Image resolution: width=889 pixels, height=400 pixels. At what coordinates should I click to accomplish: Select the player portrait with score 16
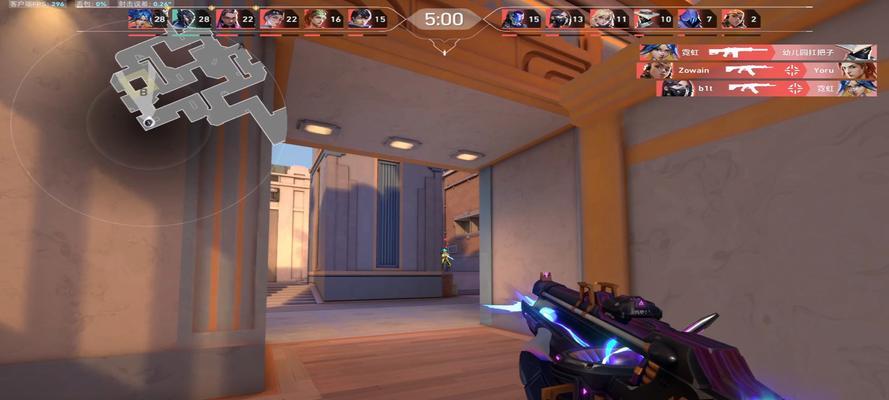(315, 18)
